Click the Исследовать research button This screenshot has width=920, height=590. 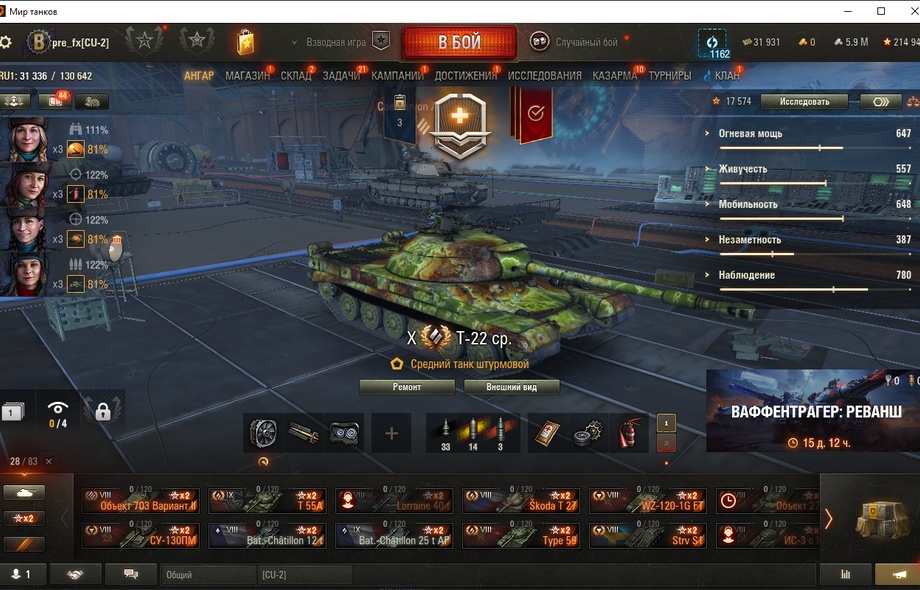[x=804, y=101]
